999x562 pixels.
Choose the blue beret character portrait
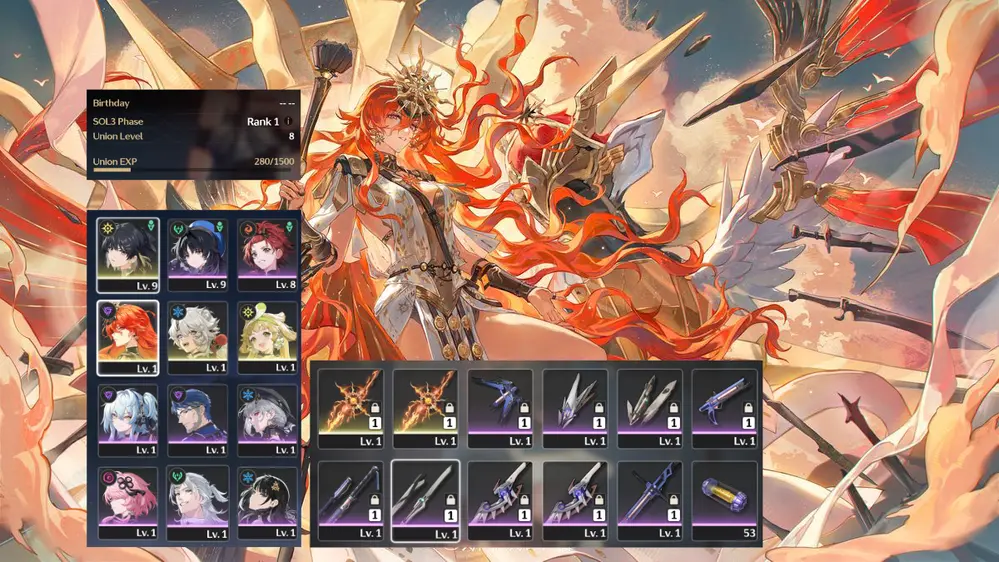[x=198, y=255]
